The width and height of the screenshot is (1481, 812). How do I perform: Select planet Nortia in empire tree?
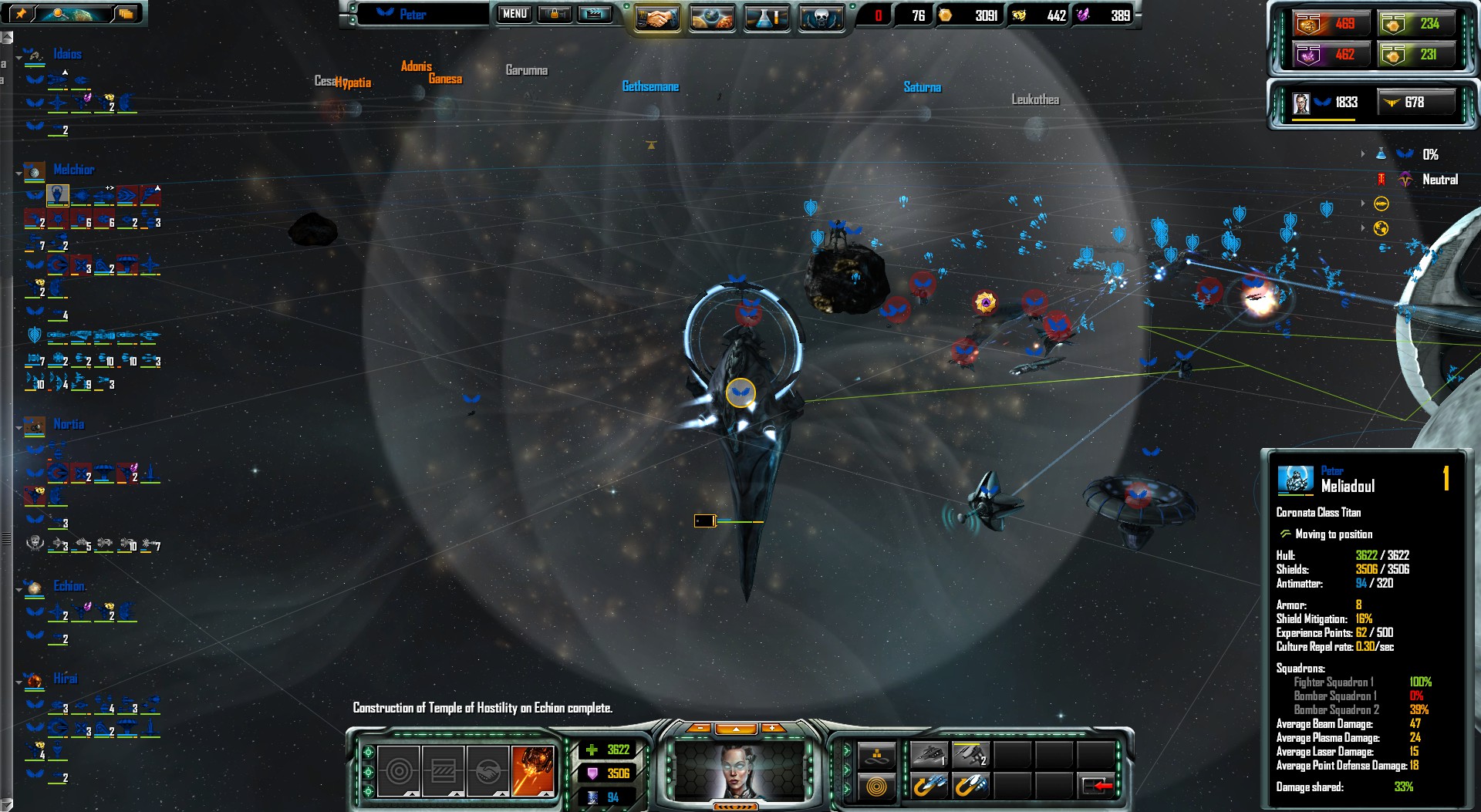pos(69,424)
